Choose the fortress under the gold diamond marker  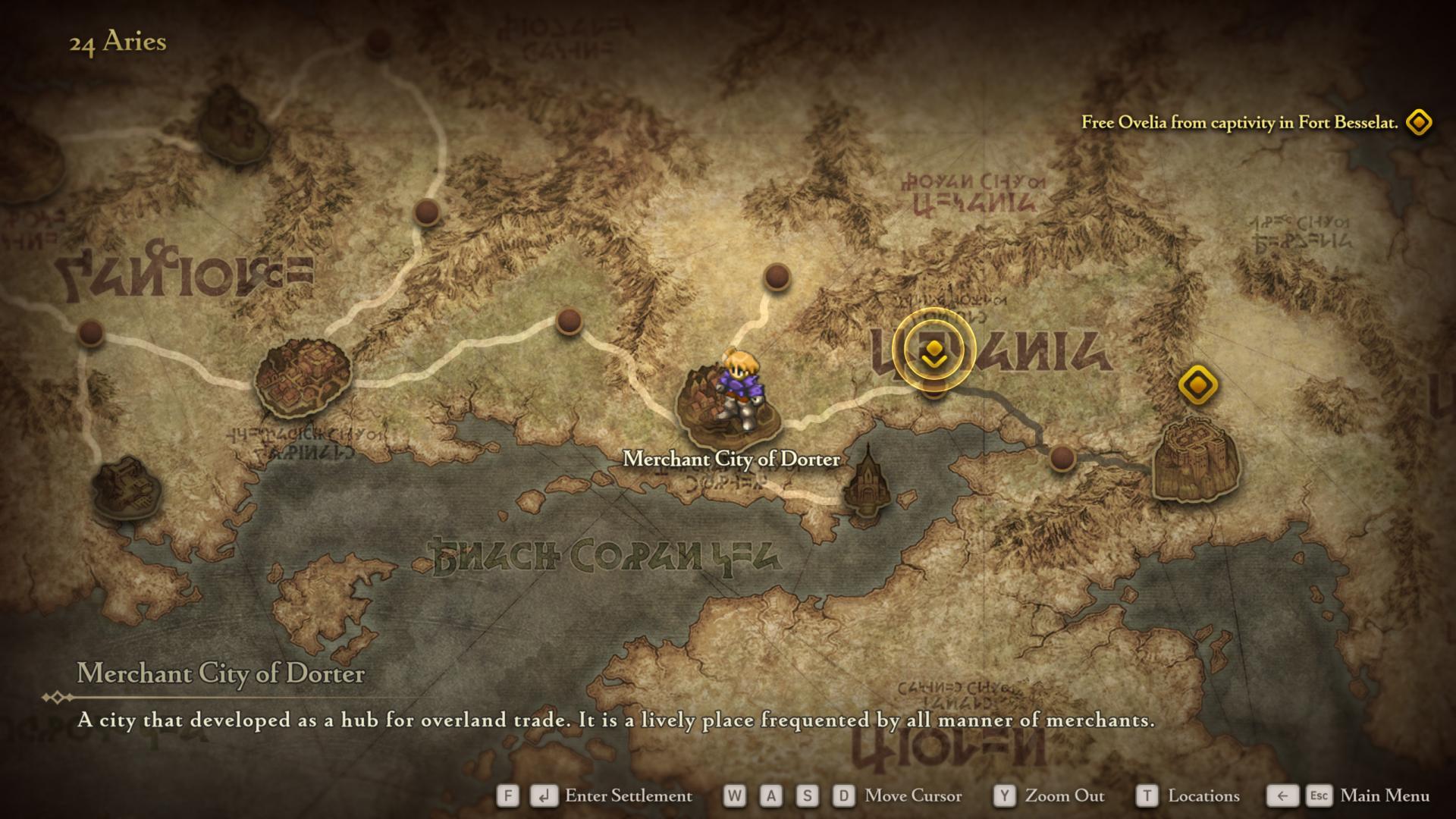[1195, 459]
